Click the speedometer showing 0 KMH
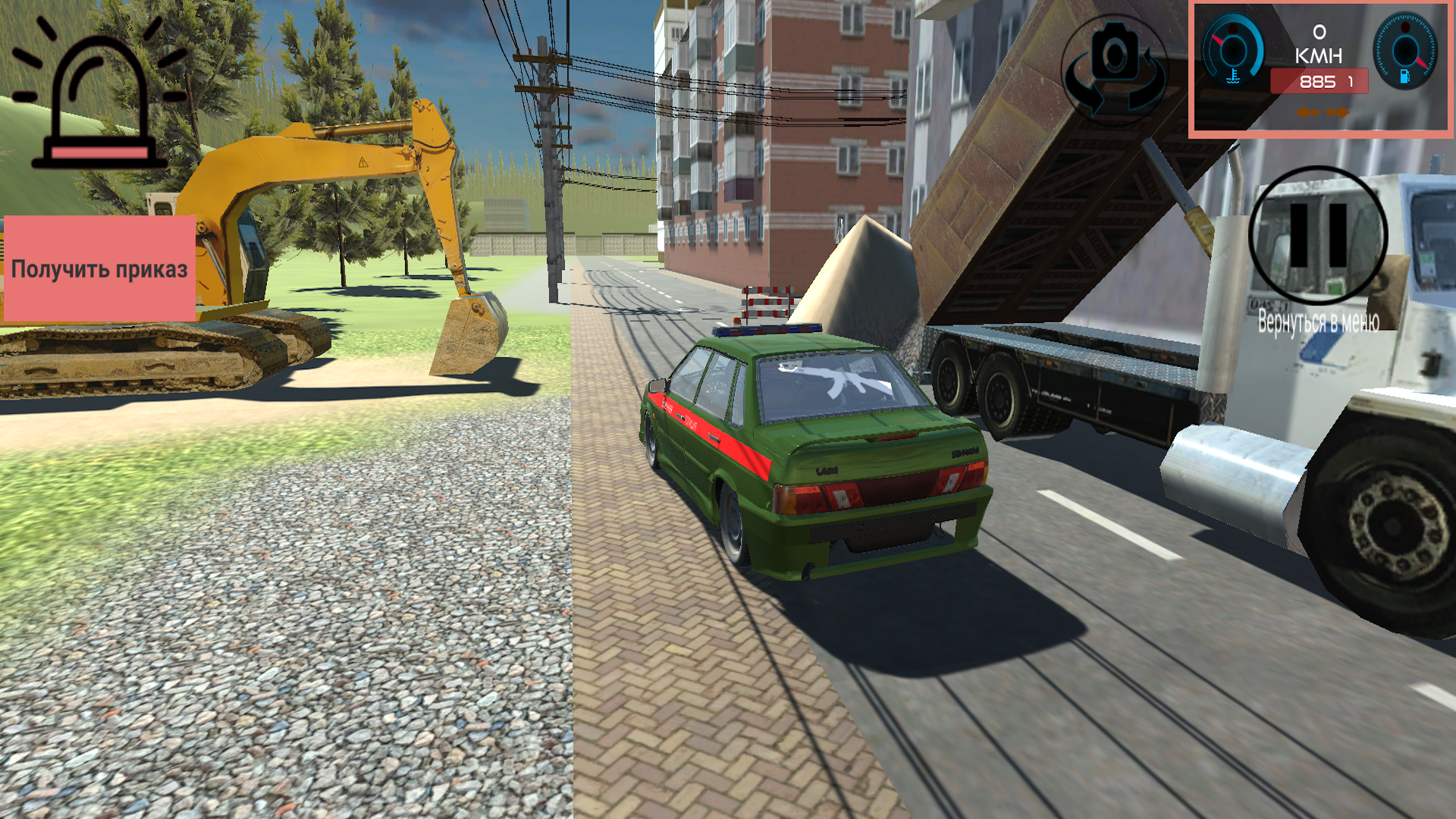 [x=1319, y=42]
